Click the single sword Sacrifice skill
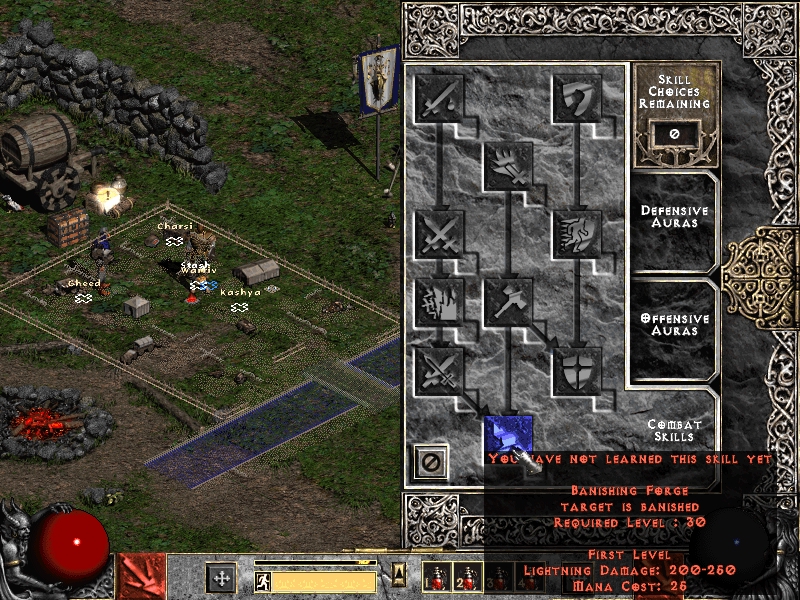Image resolution: width=800 pixels, height=600 pixels. (x=439, y=98)
